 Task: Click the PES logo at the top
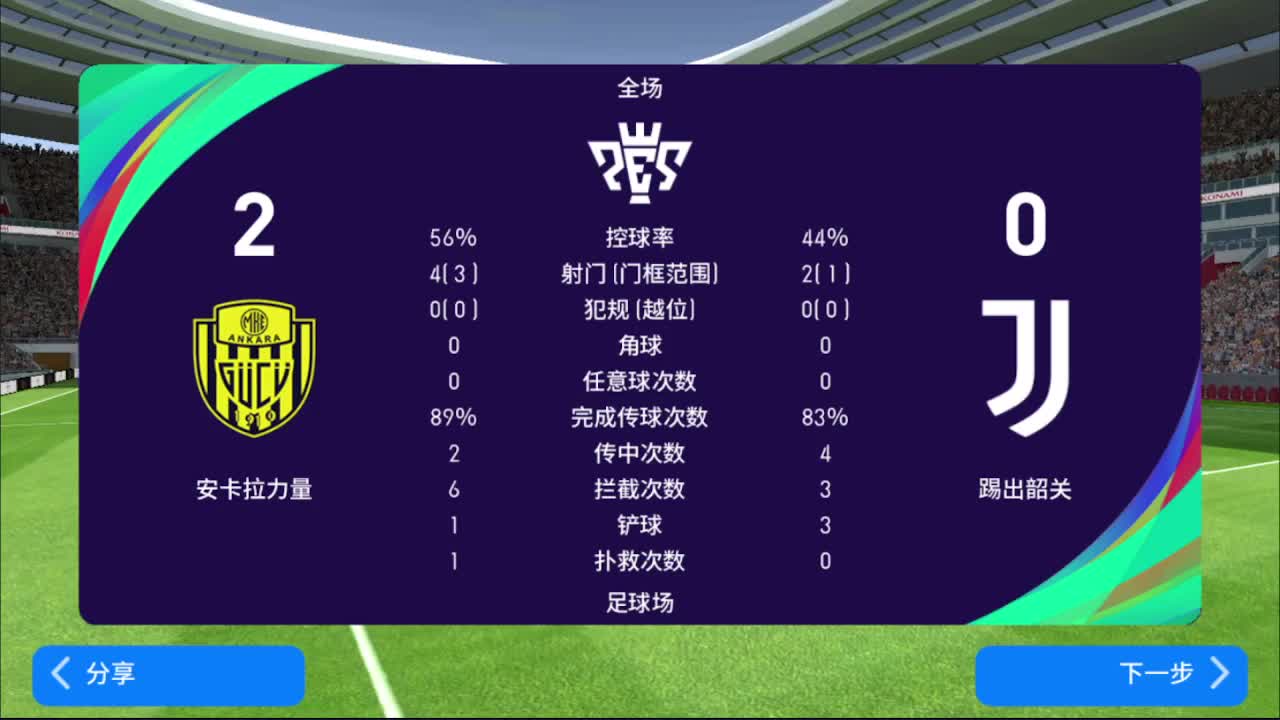click(x=640, y=155)
